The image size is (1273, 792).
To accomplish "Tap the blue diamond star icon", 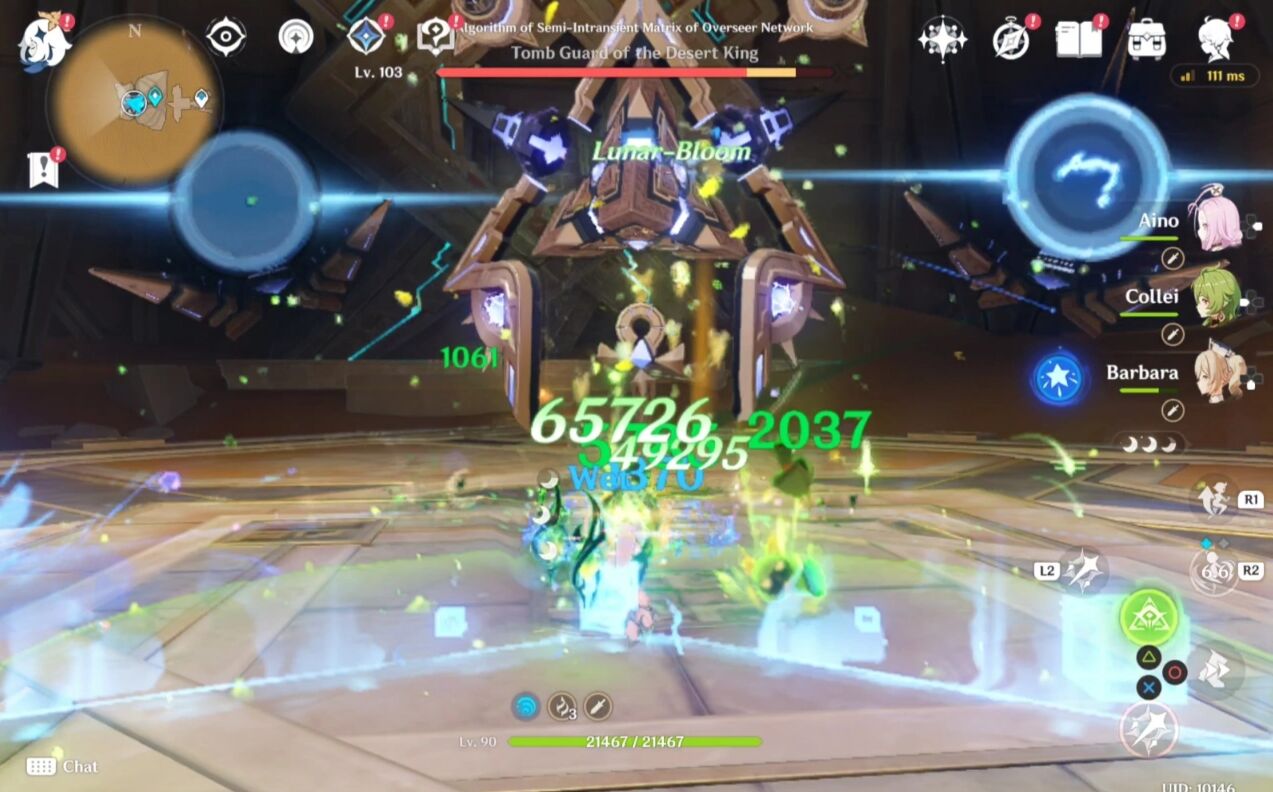I will coord(366,37).
